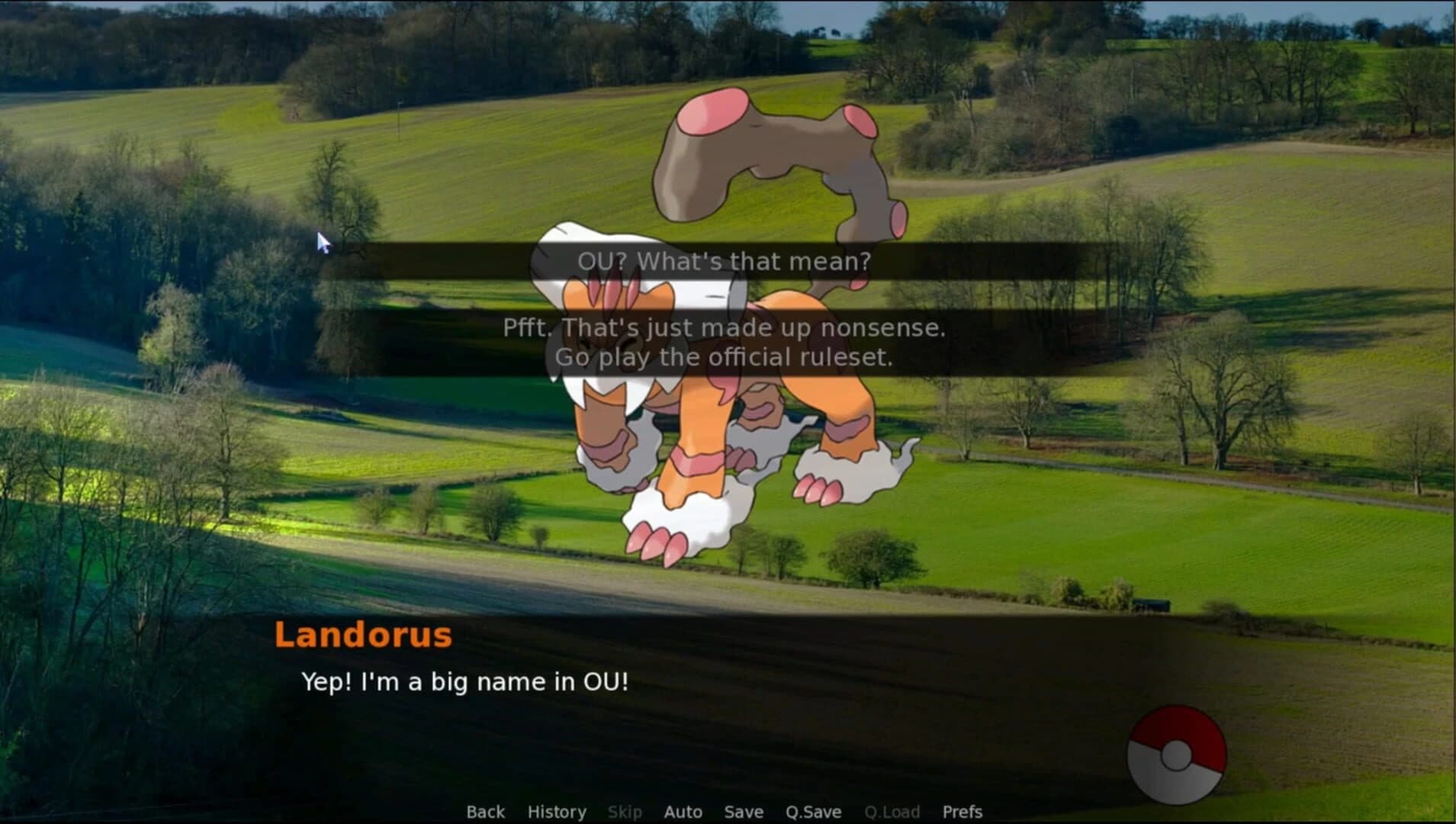
Task: Click the Landorus name label
Action: [x=363, y=634]
